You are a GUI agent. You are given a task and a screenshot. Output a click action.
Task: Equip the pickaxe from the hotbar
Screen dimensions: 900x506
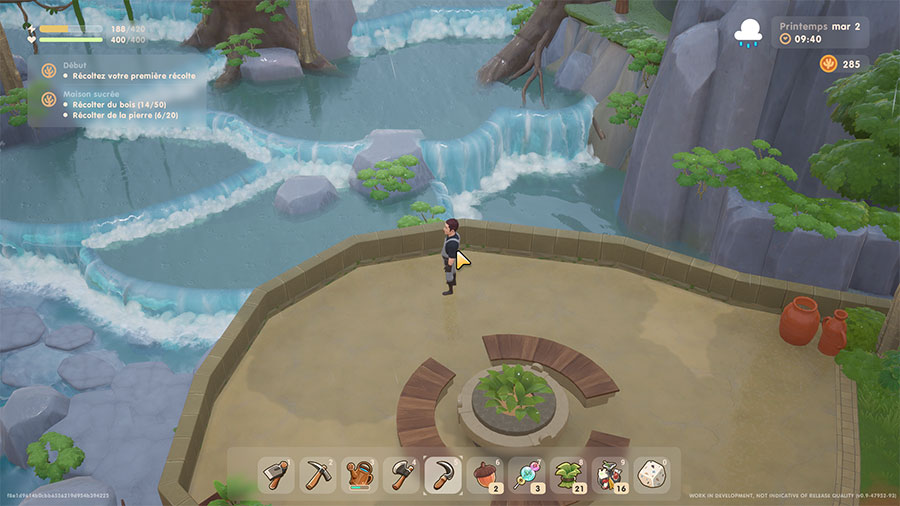click(x=318, y=474)
